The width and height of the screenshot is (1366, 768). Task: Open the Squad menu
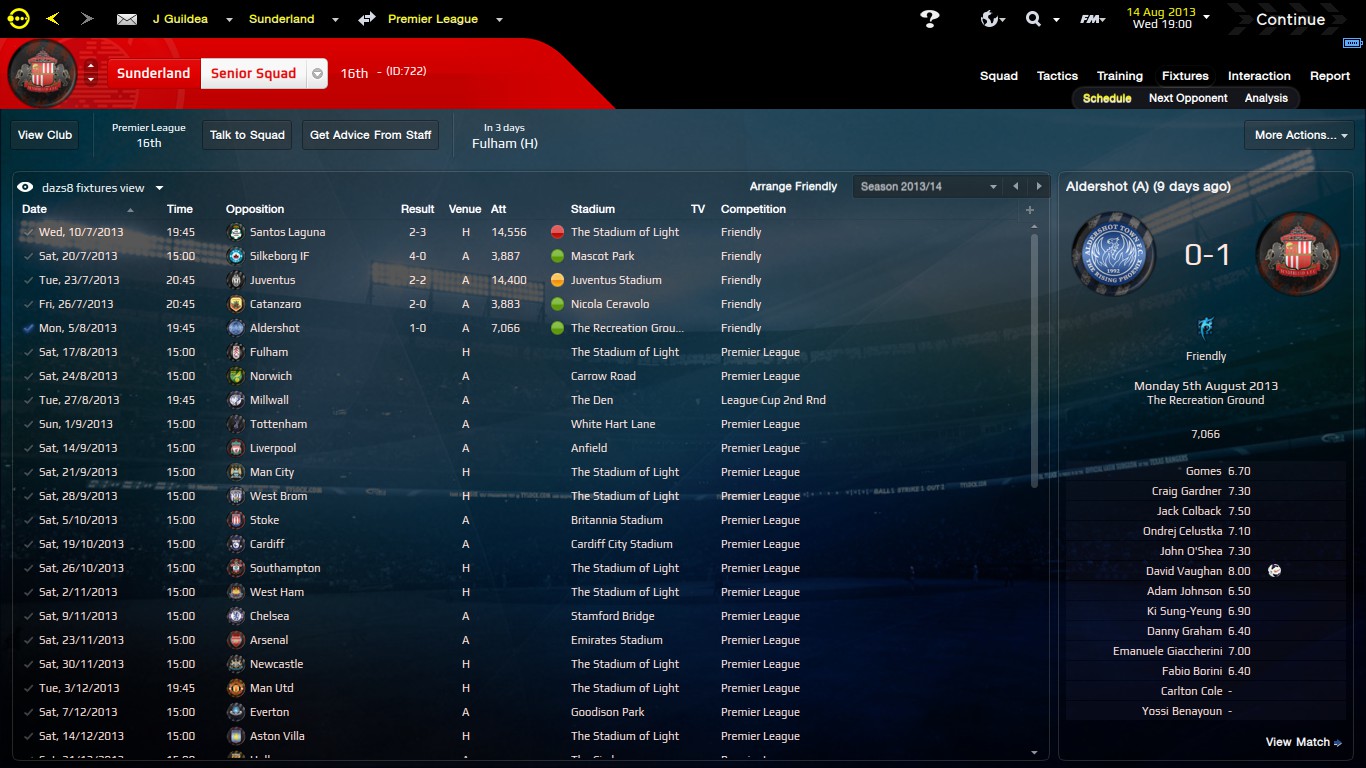point(998,76)
